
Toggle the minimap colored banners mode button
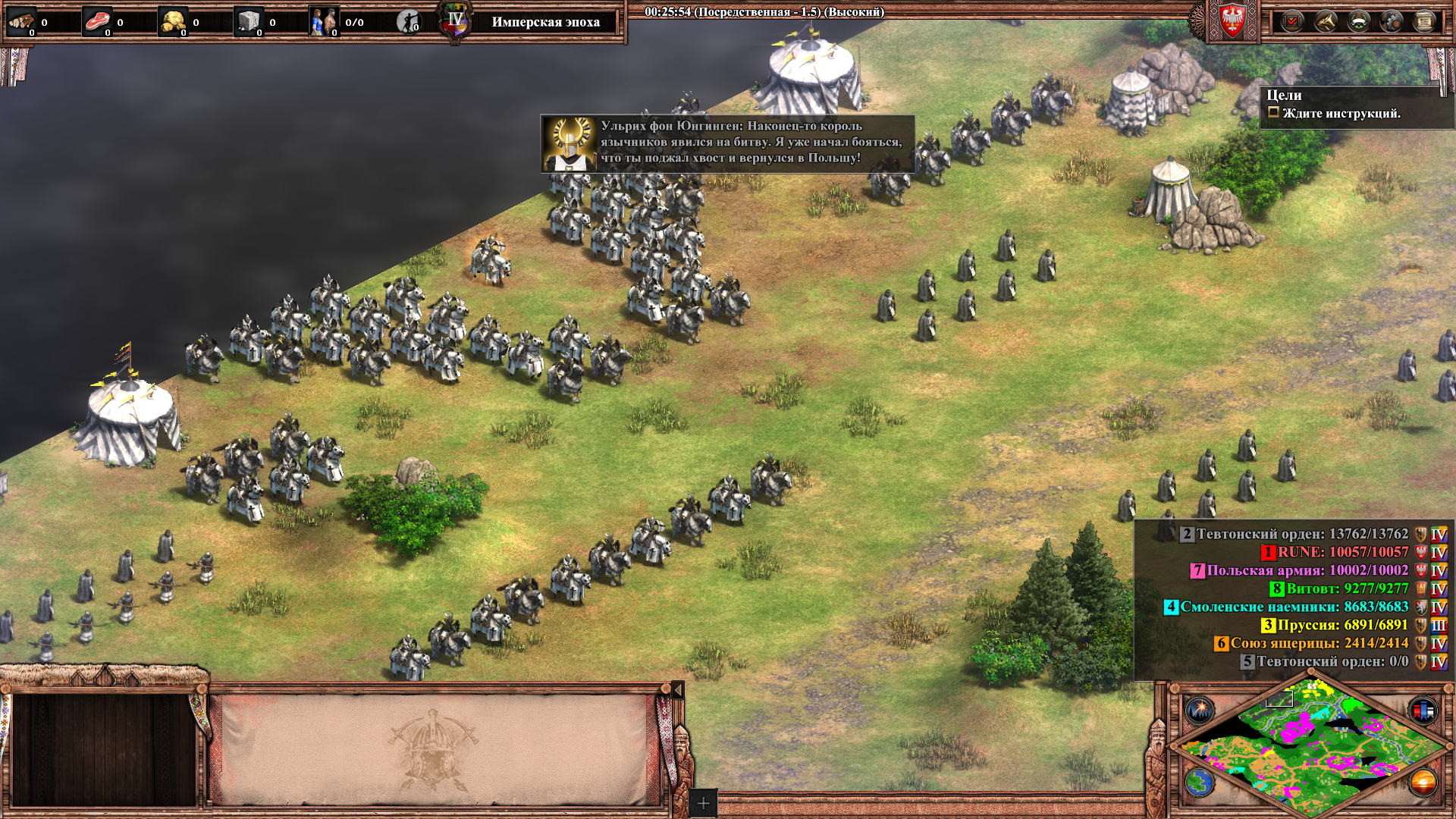point(1423,711)
